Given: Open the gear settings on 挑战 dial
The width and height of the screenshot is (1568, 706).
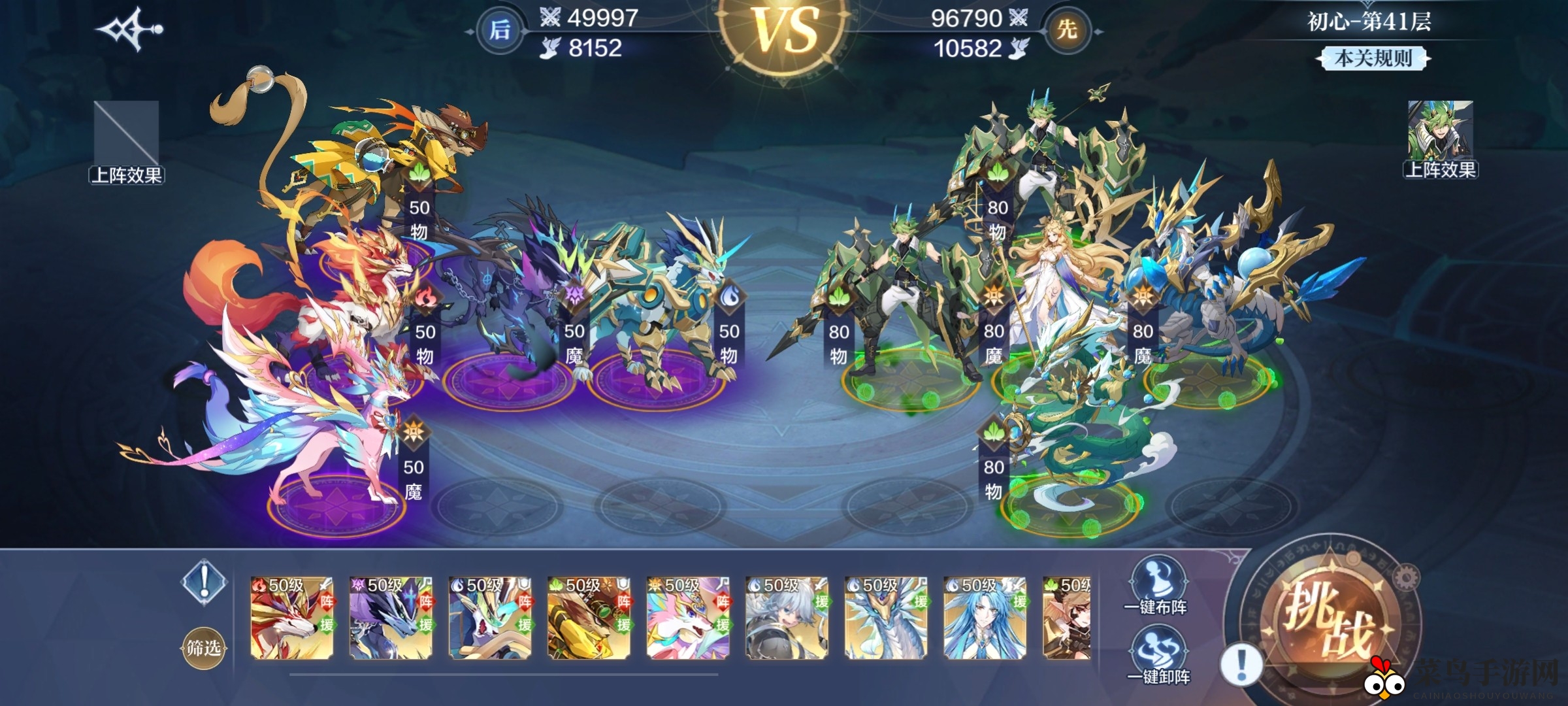Looking at the screenshot, I should coord(1405,578).
